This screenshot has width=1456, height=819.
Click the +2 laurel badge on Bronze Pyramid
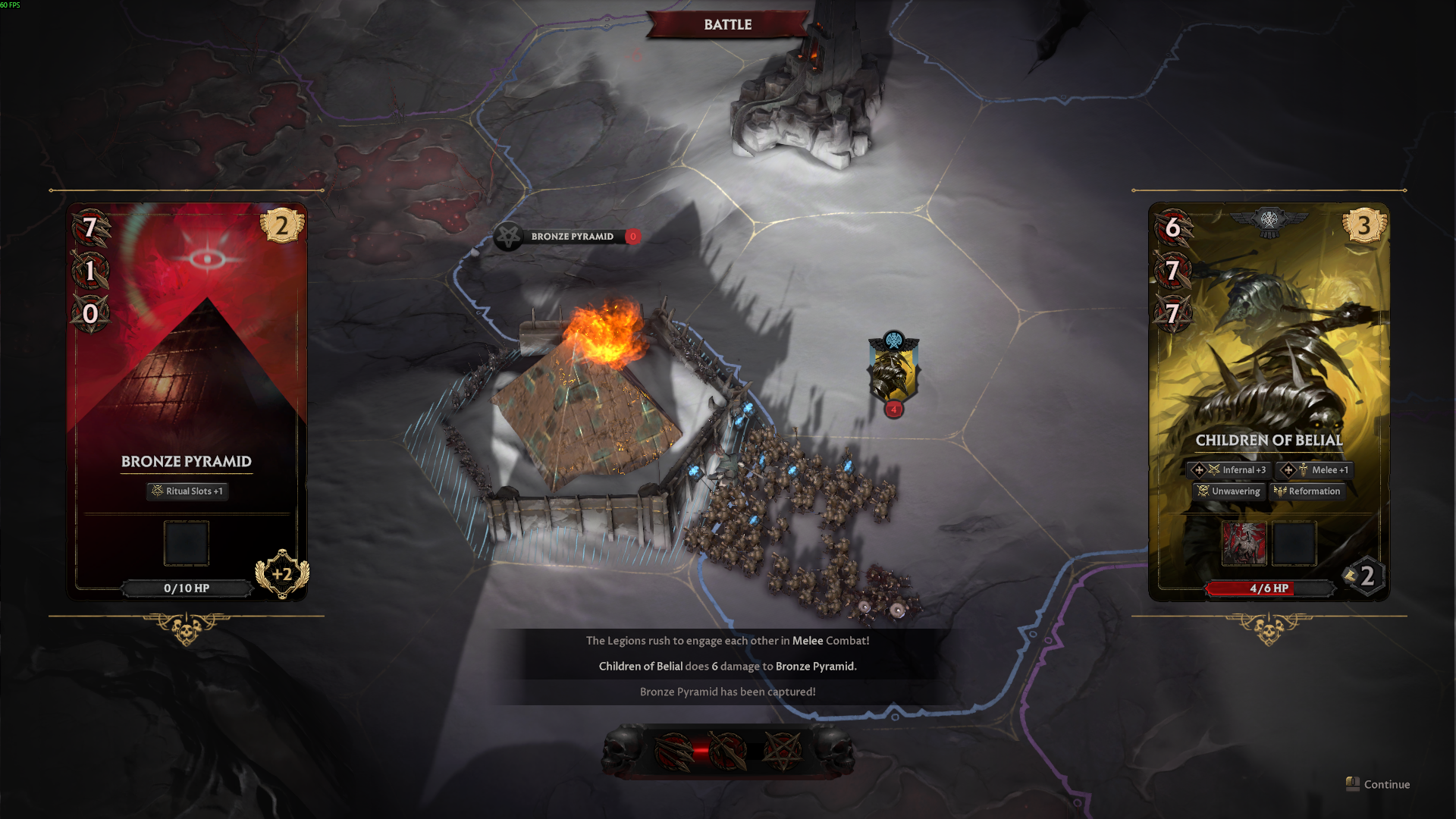click(282, 574)
